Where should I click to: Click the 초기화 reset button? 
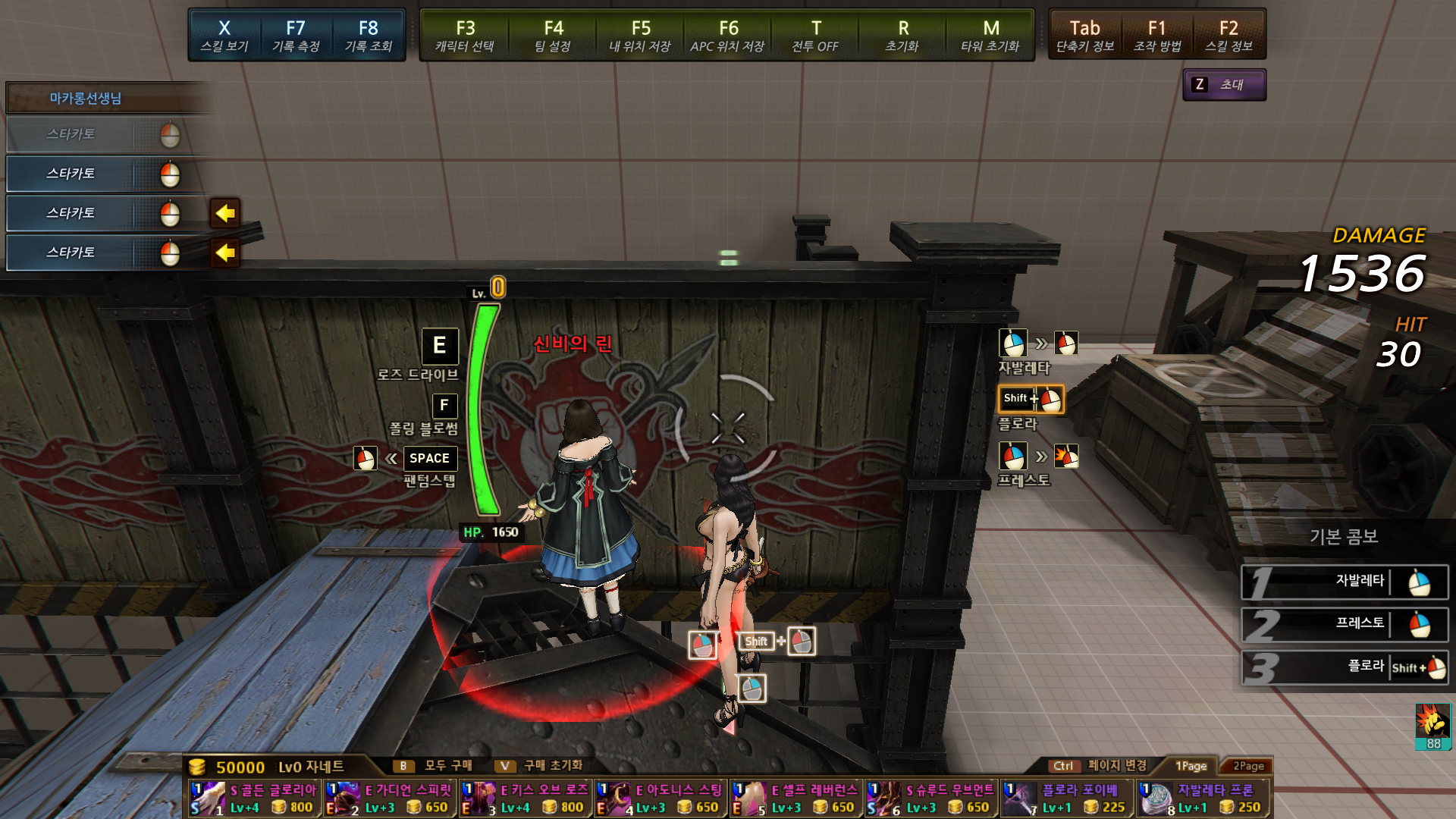tap(902, 36)
